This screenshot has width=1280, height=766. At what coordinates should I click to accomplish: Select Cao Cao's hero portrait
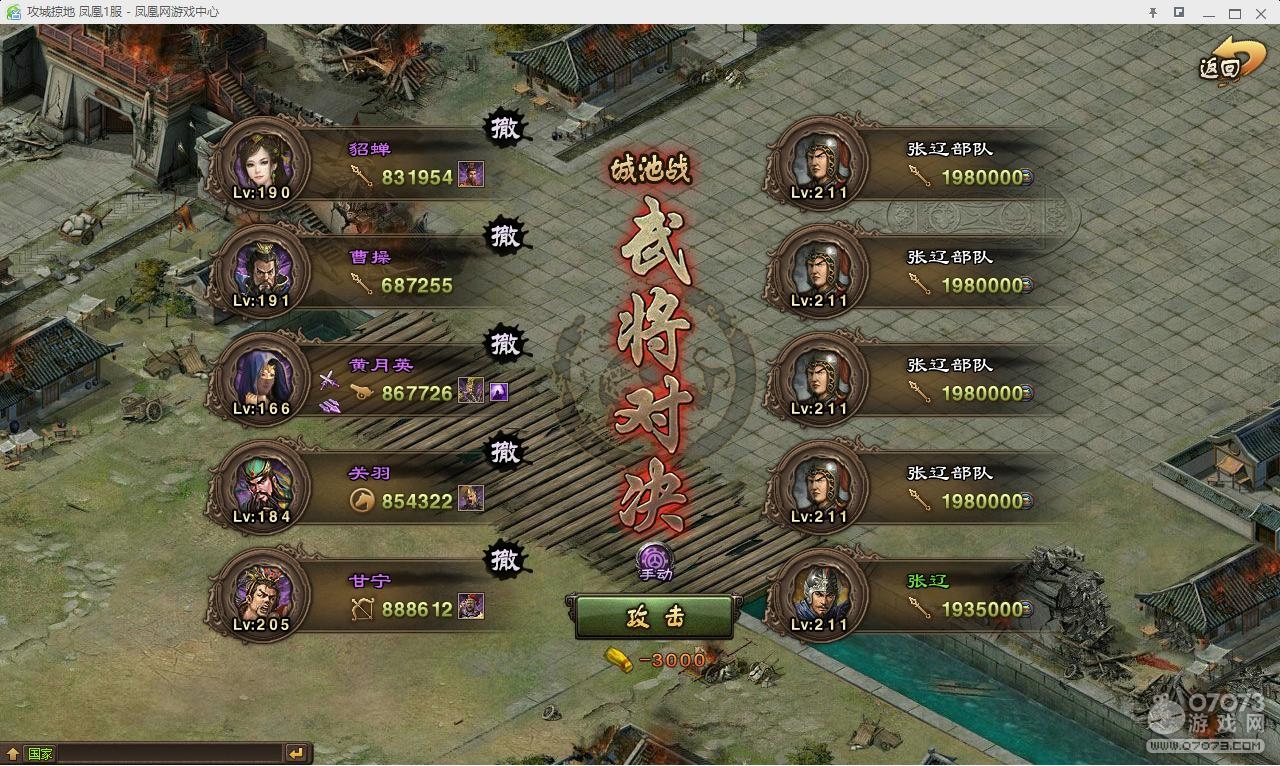pos(265,270)
